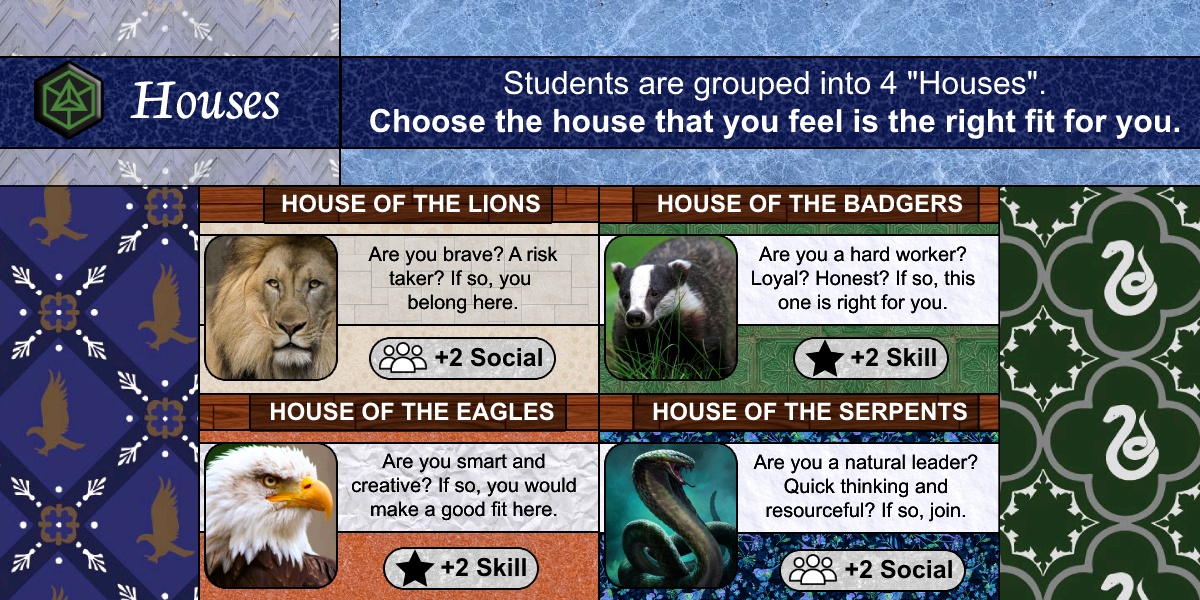Choose the House of the Badgers header
Viewport: 1200px width, 600px height.
[809, 205]
